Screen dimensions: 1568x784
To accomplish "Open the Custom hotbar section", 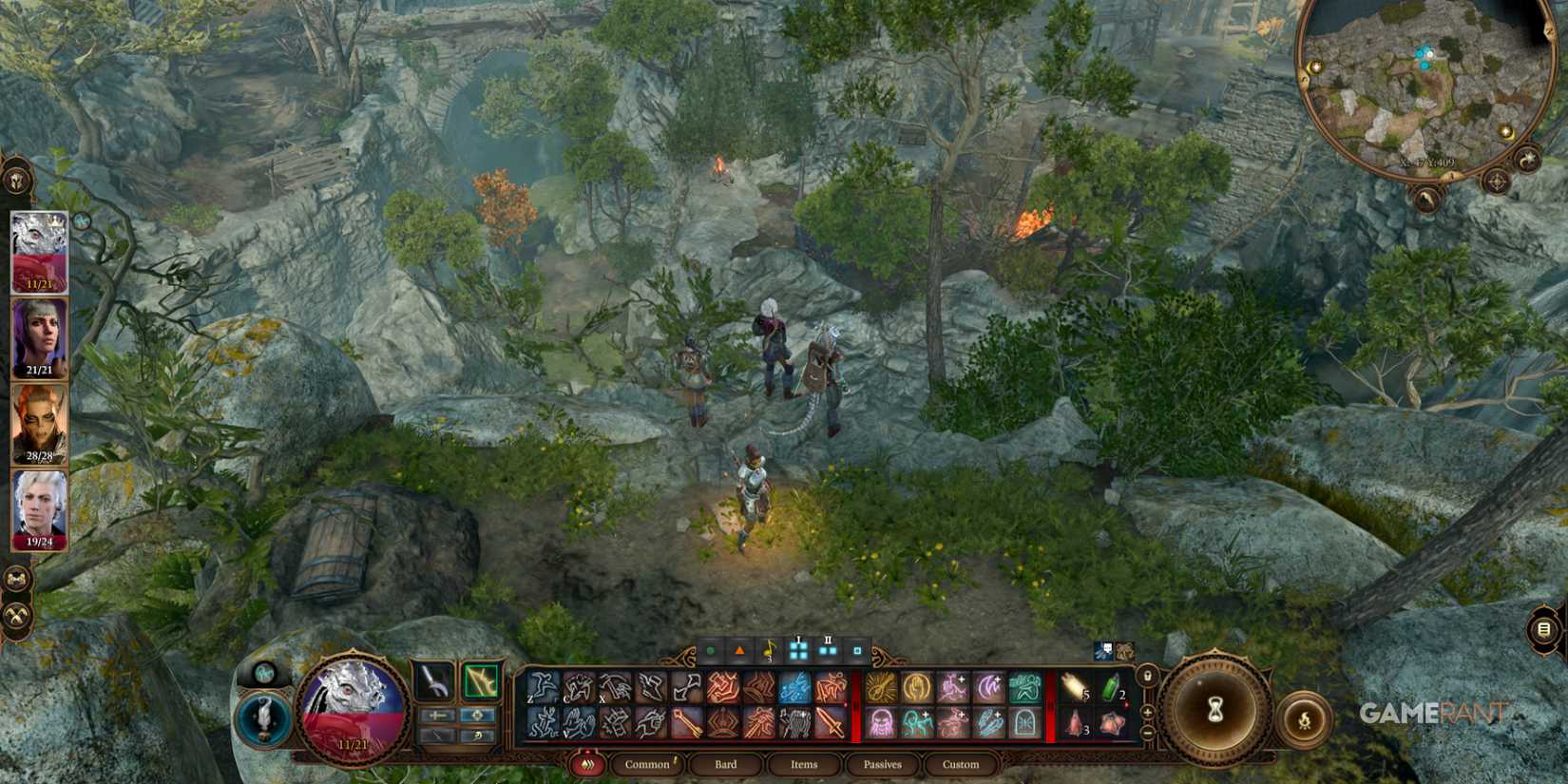I will tap(961, 764).
